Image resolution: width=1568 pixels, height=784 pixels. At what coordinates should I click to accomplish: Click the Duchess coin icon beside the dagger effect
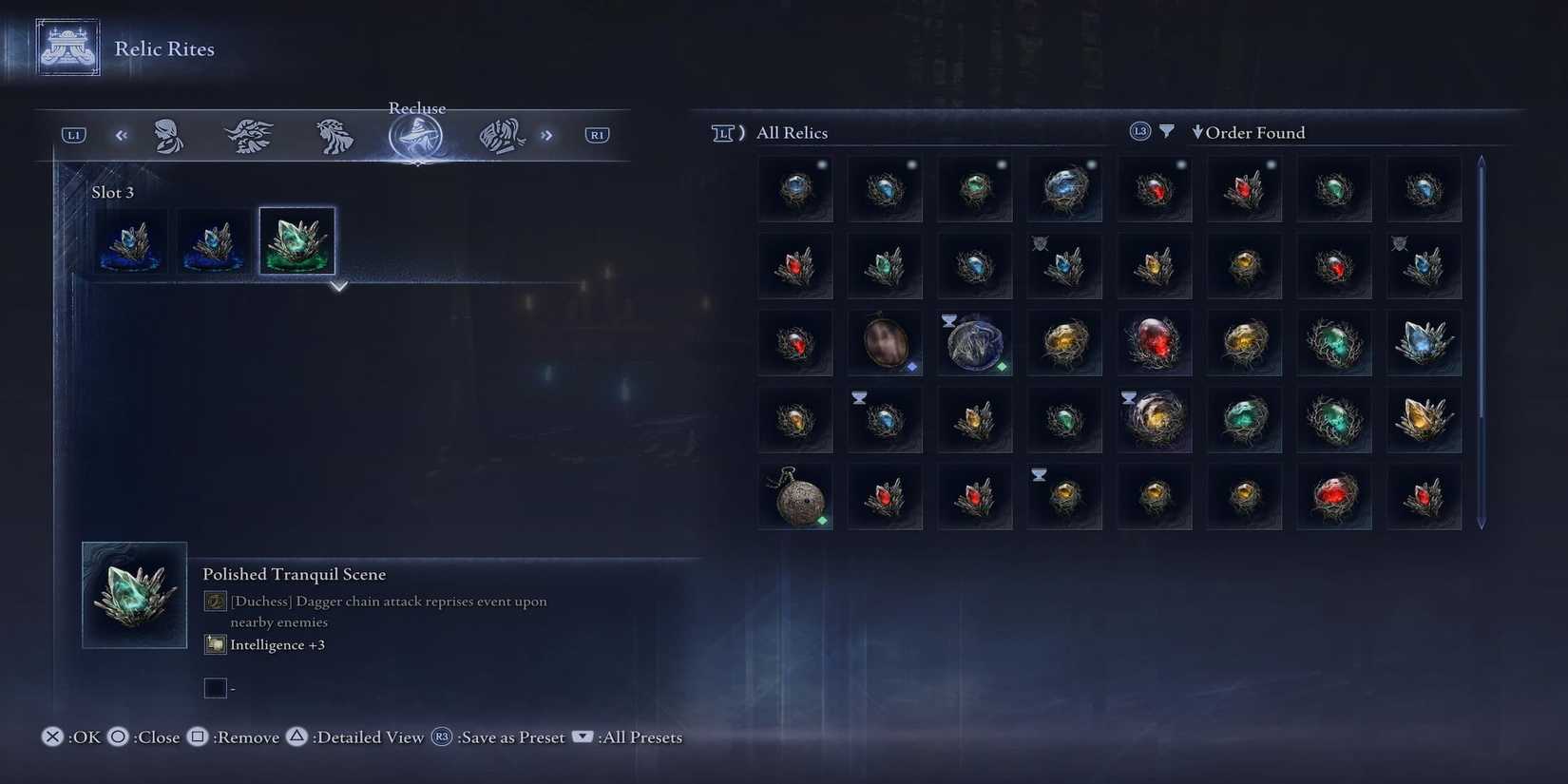pos(213,601)
